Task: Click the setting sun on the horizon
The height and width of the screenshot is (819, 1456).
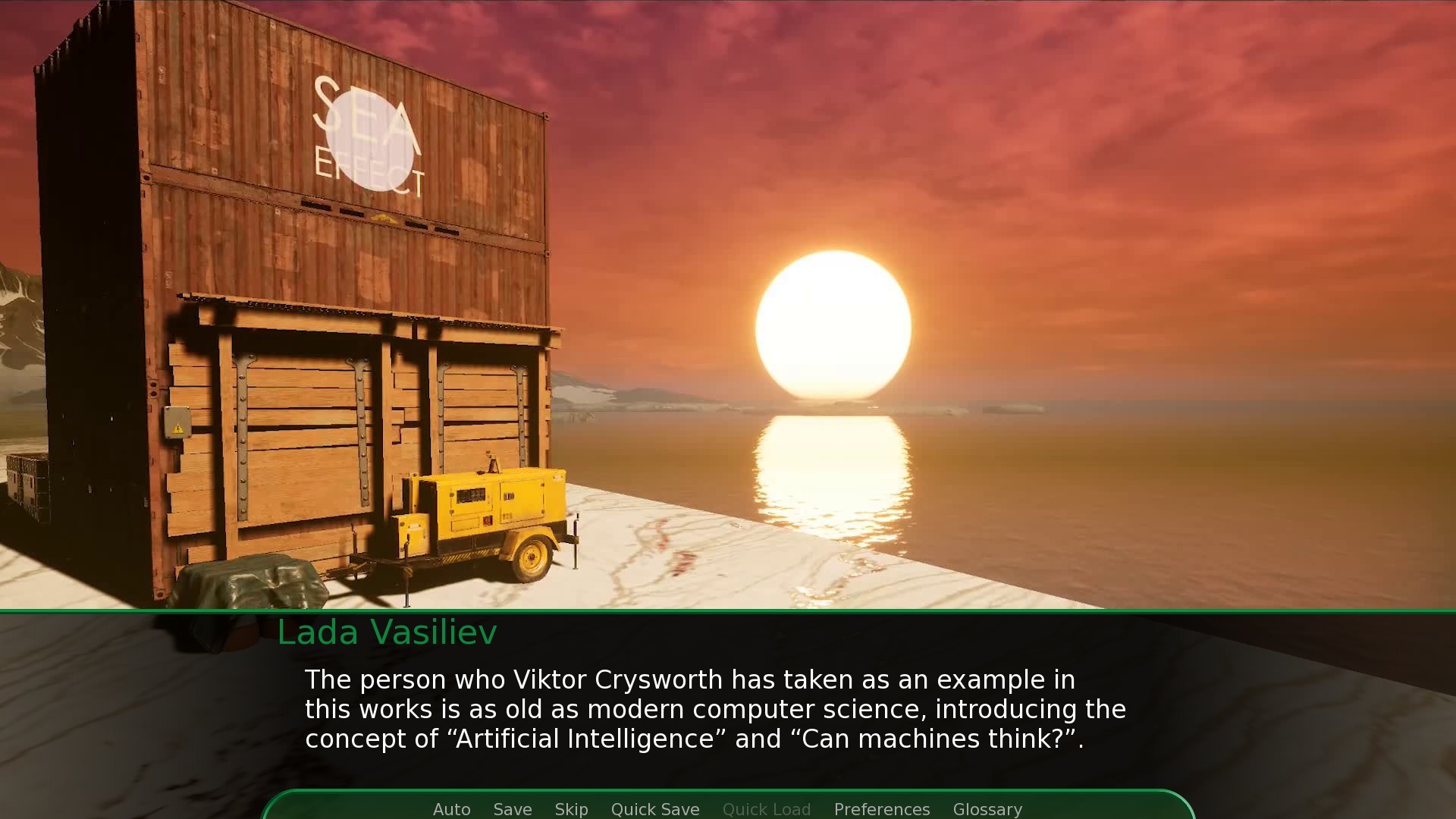Action: [834, 326]
